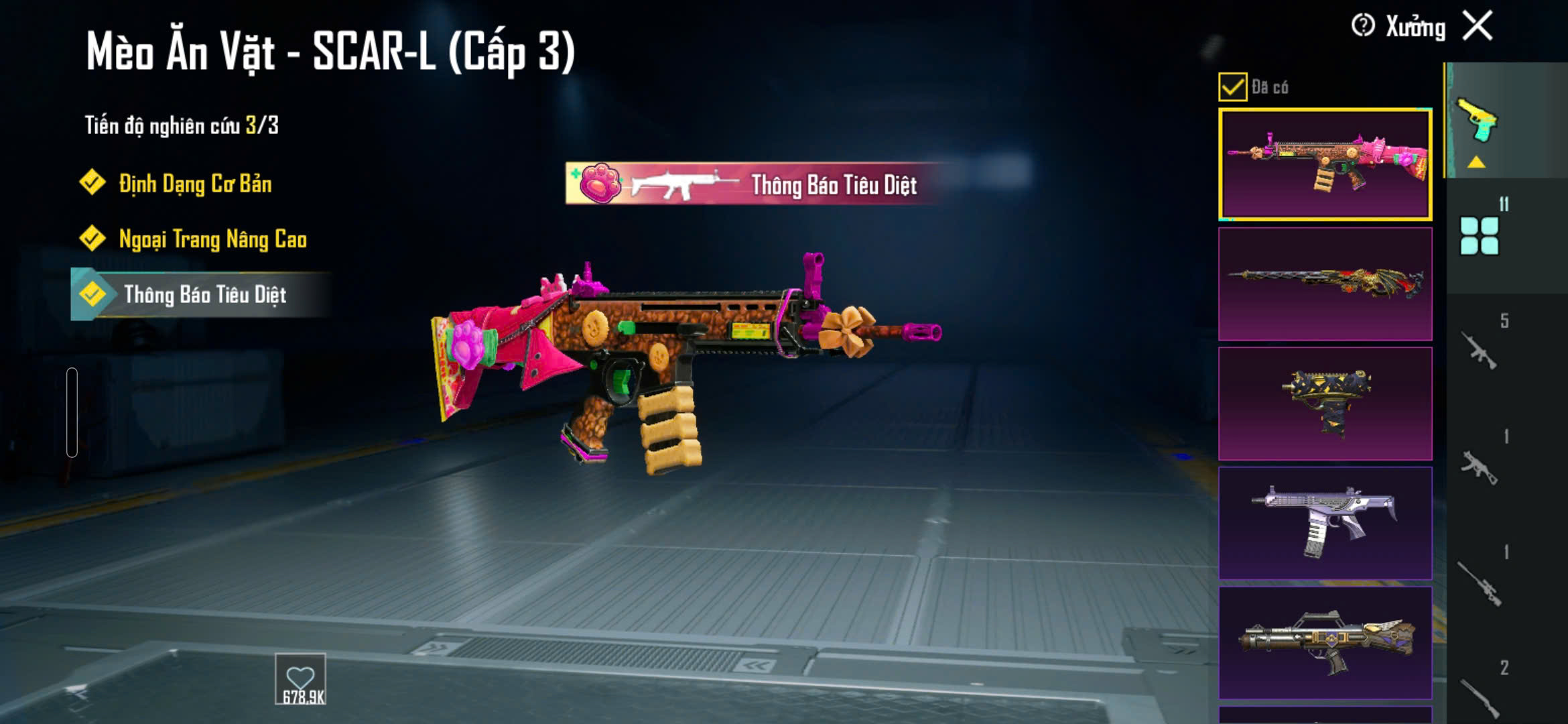Select the pink SCAR-L skin thumbnail

[x=1325, y=165]
